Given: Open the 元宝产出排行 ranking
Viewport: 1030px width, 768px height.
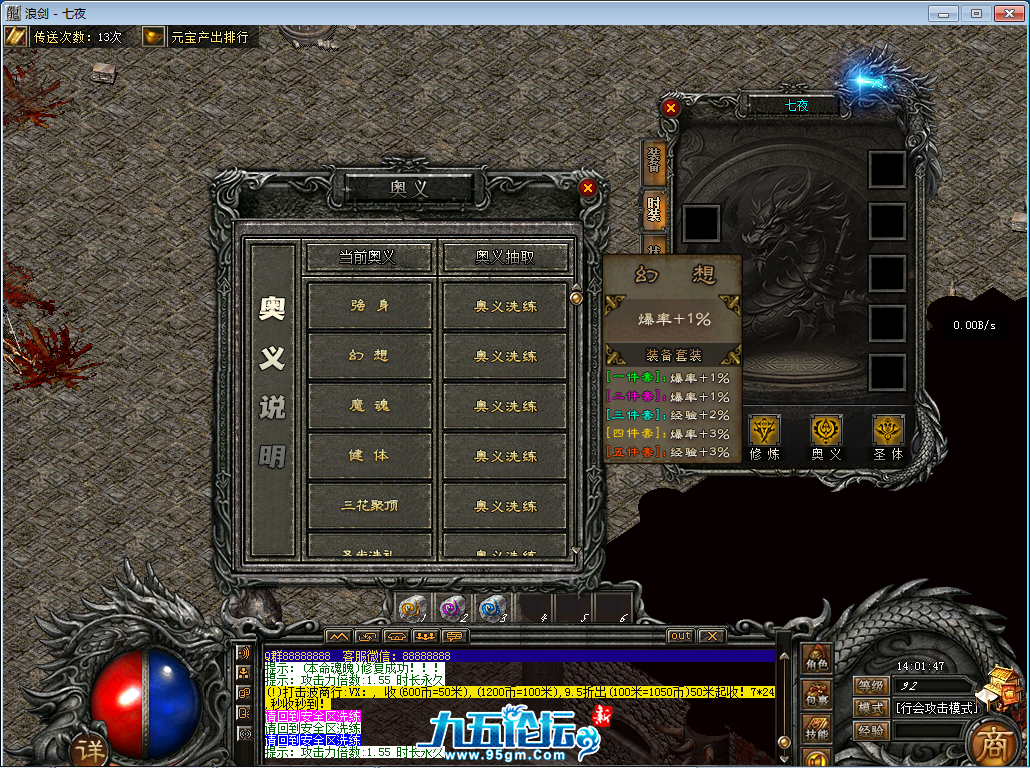Looking at the screenshot, I should point(198,37).
